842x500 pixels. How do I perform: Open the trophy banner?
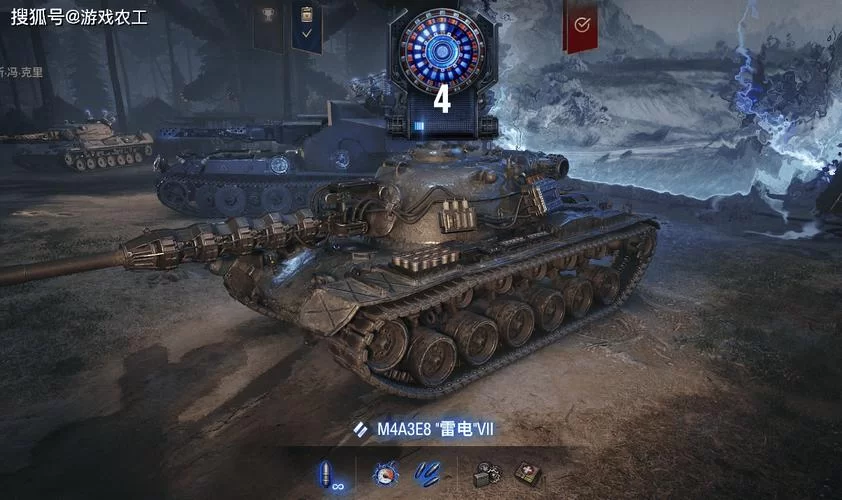pos(266,24)
